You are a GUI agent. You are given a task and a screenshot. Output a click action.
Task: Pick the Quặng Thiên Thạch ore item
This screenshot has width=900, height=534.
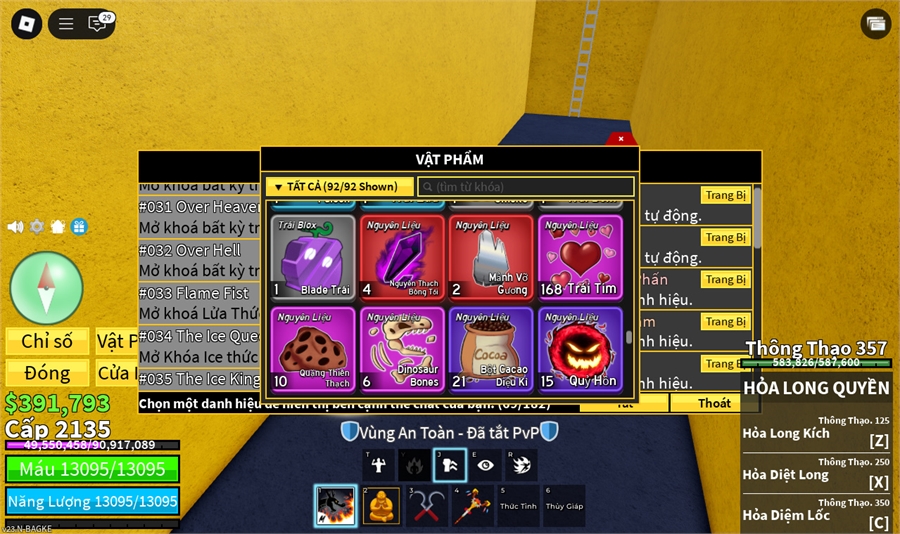click(312, 349)
